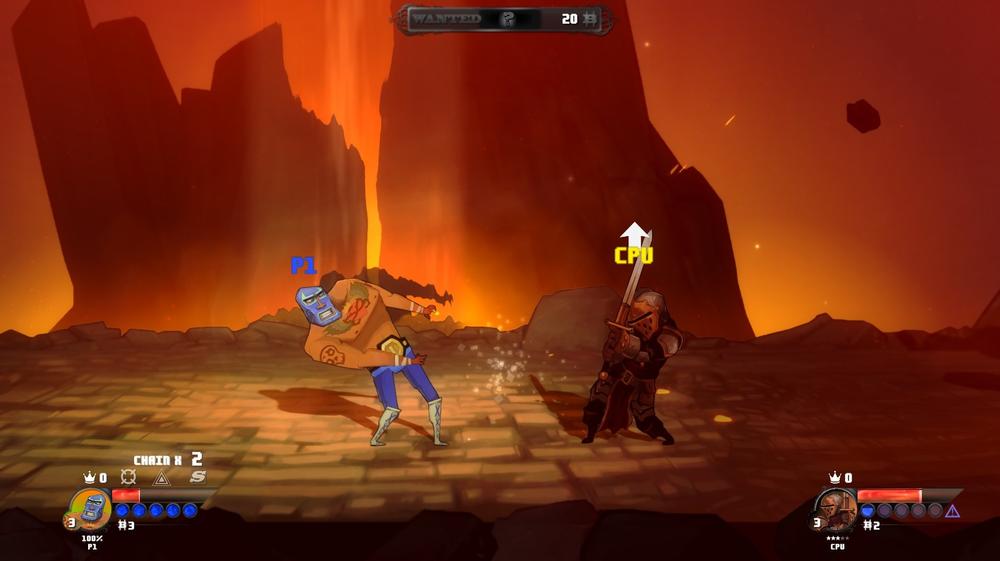Select the triangle icon in P1's HUD

click(x=161, y=478)
